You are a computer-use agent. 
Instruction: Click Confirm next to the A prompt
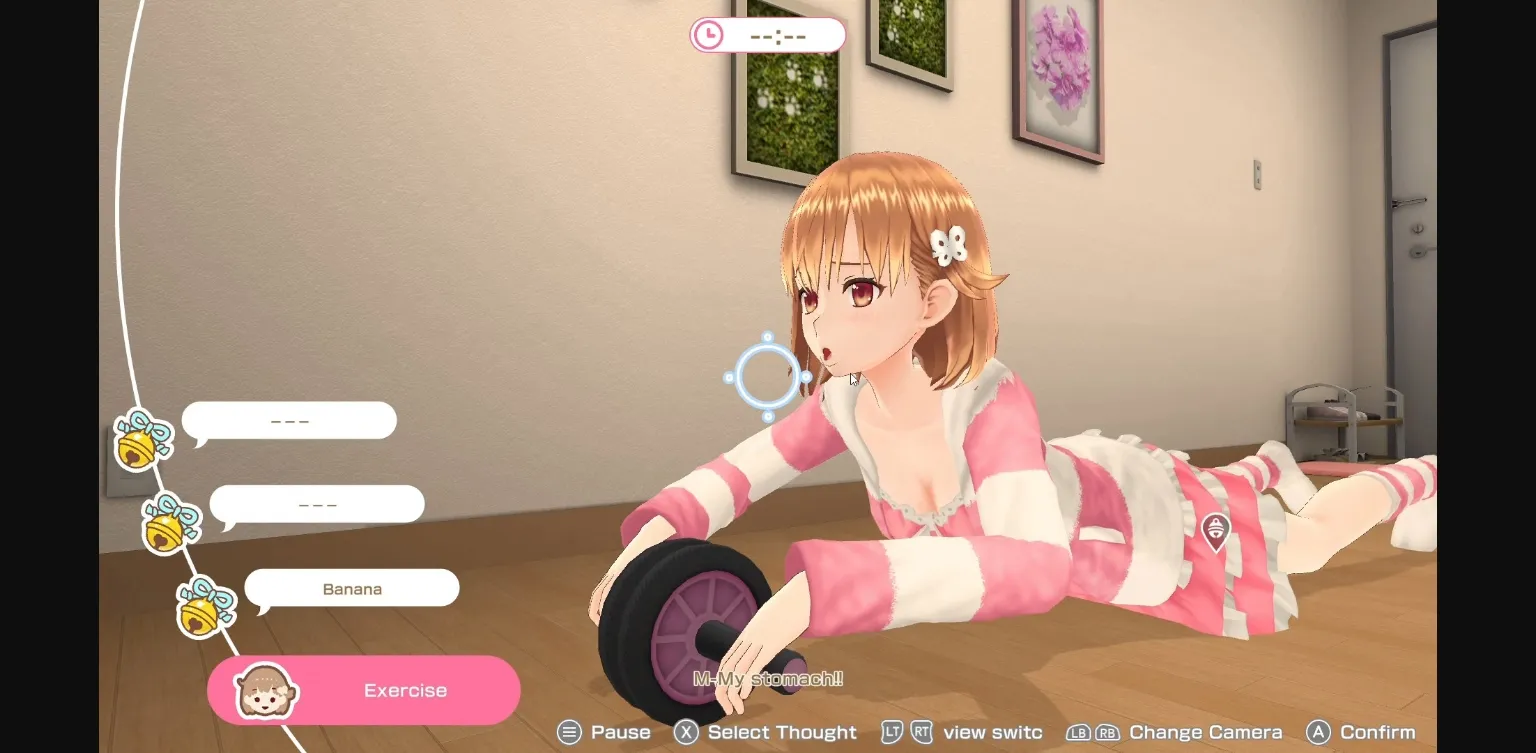point(1381,732)
